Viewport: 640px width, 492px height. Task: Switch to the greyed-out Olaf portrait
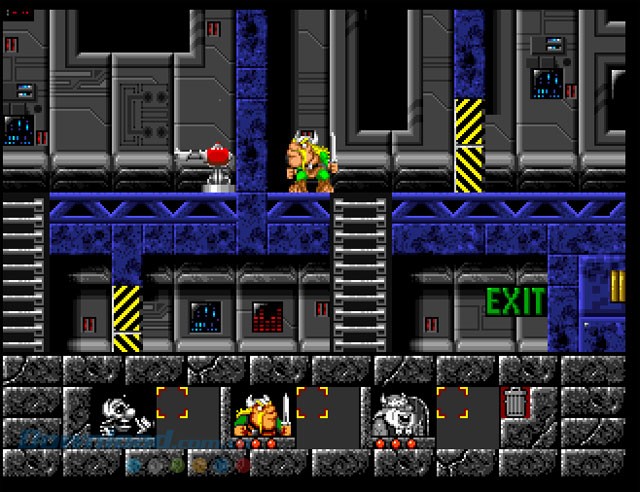[x=400, y=412]
